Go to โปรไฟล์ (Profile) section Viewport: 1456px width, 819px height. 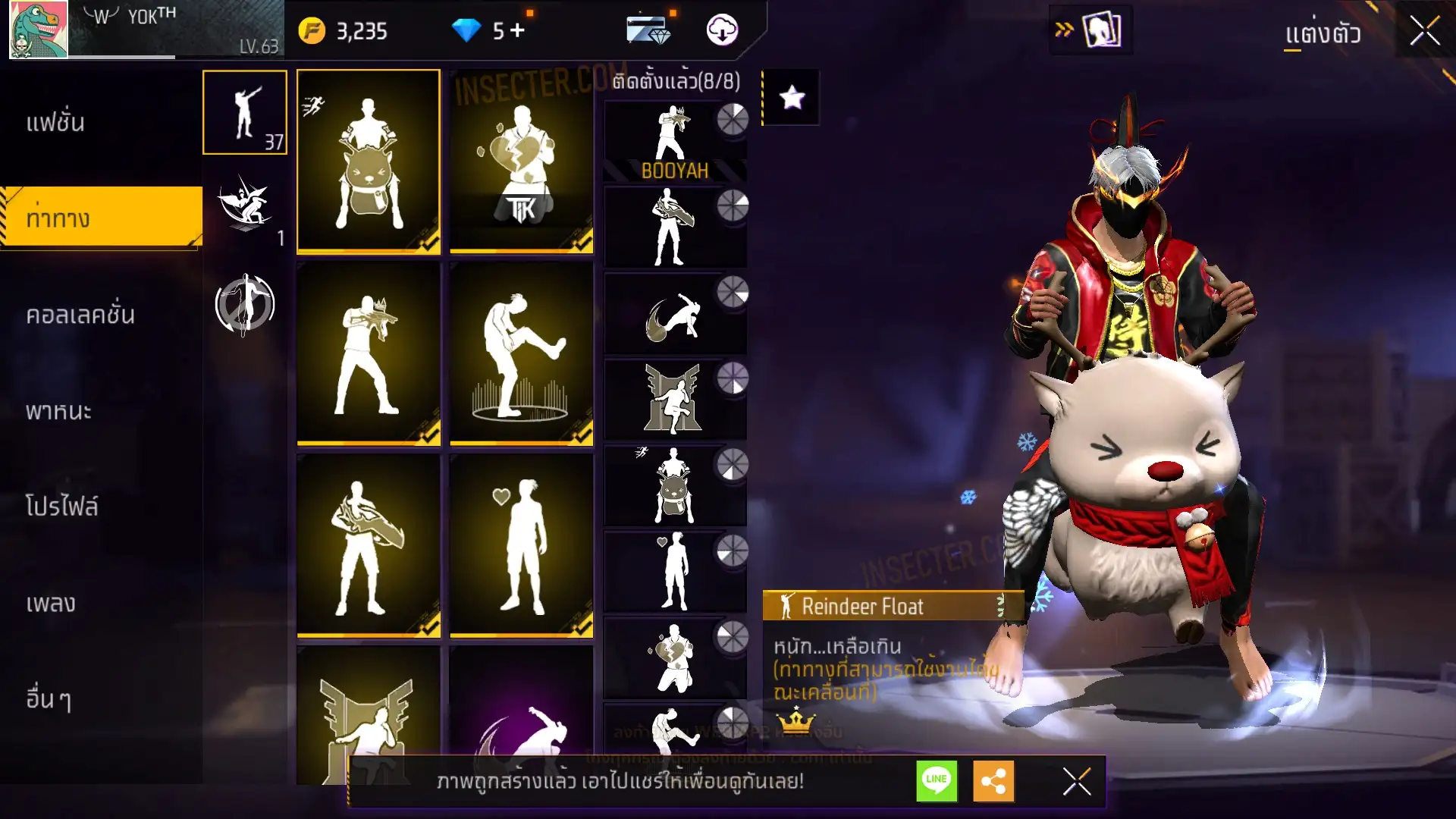[x=61, y=507]
